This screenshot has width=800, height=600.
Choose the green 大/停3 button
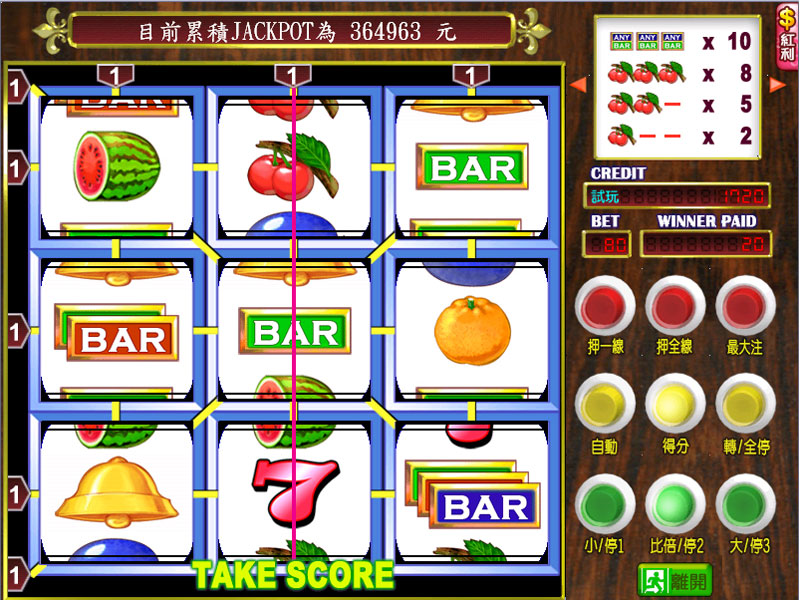745,504
